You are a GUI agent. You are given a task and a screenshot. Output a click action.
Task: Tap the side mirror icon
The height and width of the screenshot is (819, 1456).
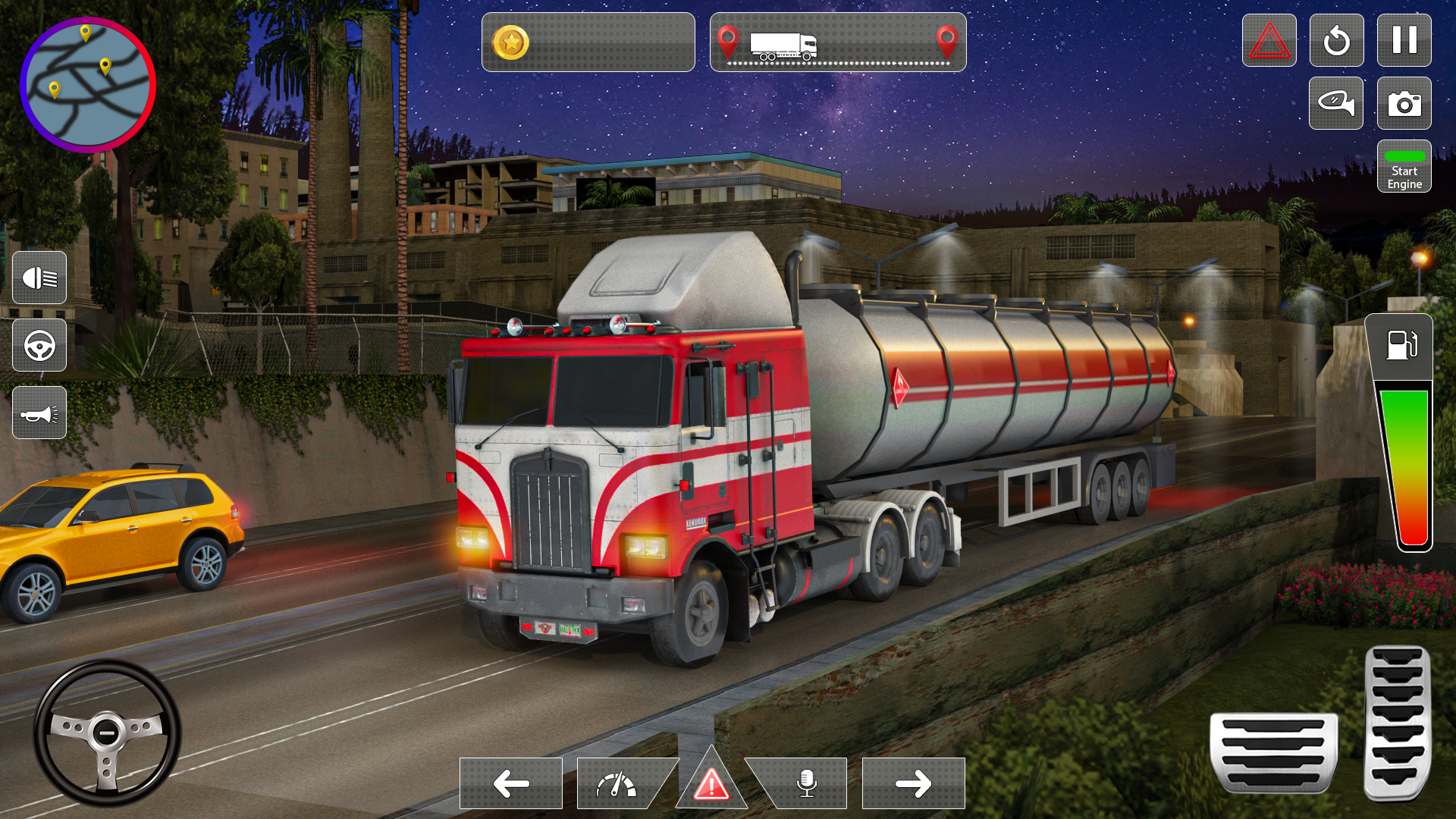[x=1336, y=103]
